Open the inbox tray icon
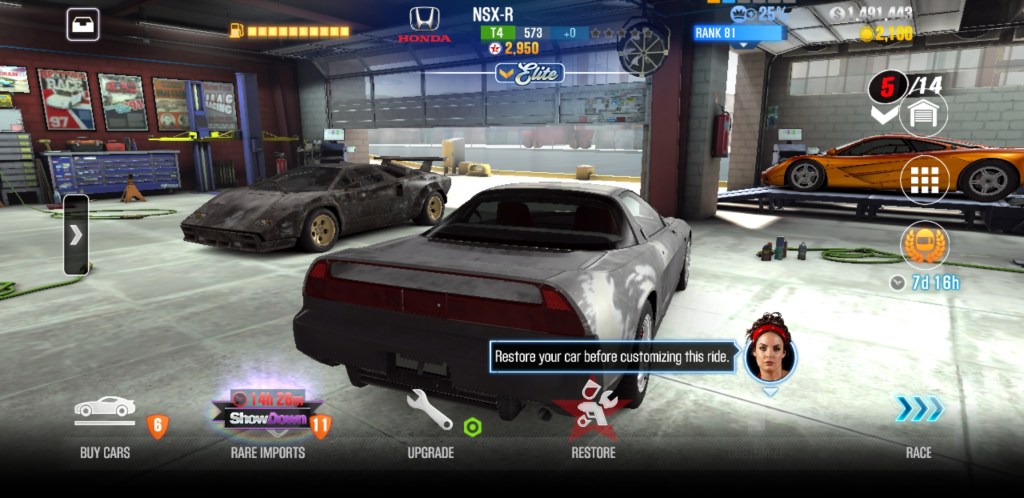This screenshot has width=1024, height=498. click(83, 24)
